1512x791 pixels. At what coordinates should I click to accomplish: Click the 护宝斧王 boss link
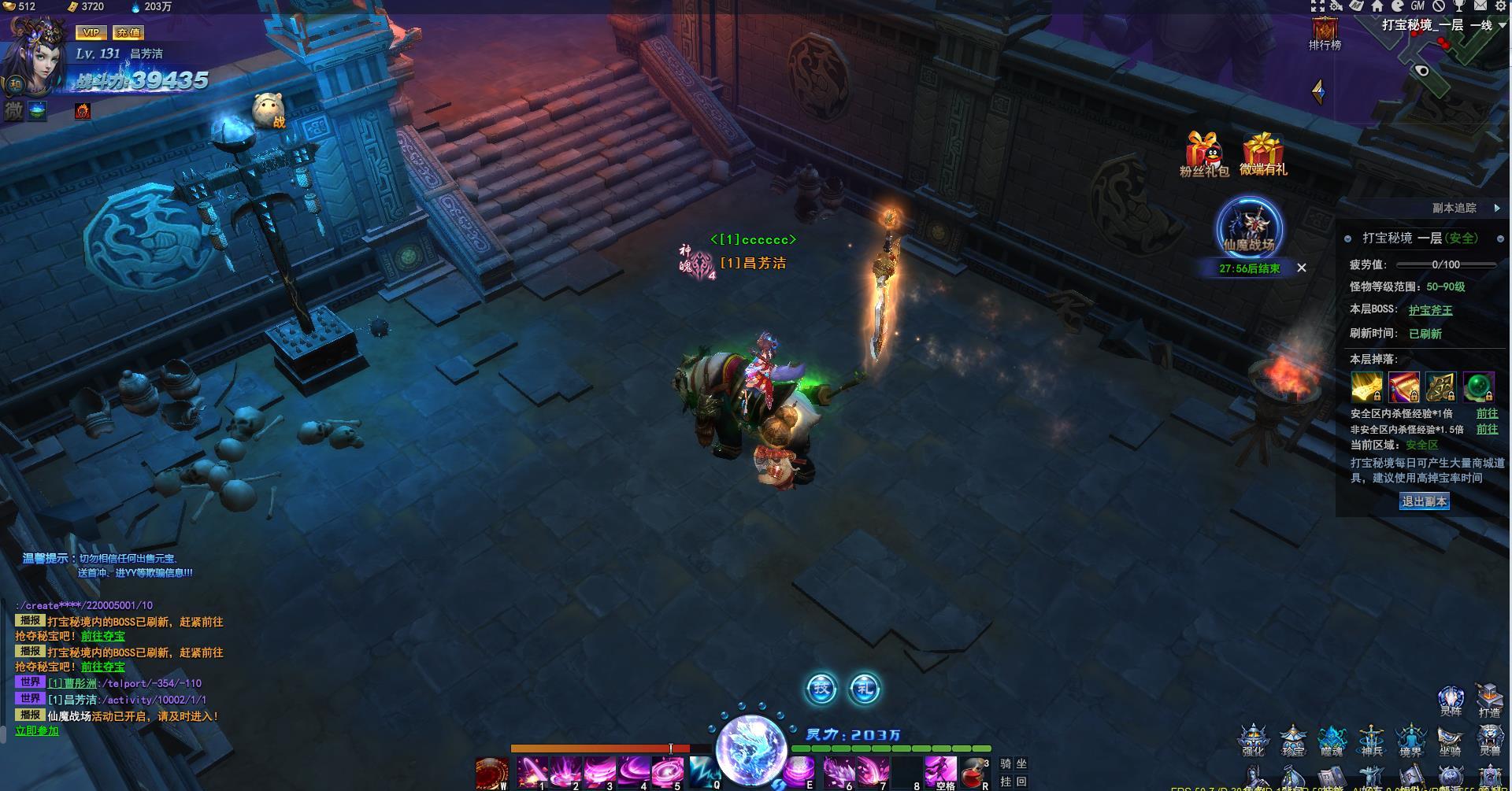(x=1430, y=310)
